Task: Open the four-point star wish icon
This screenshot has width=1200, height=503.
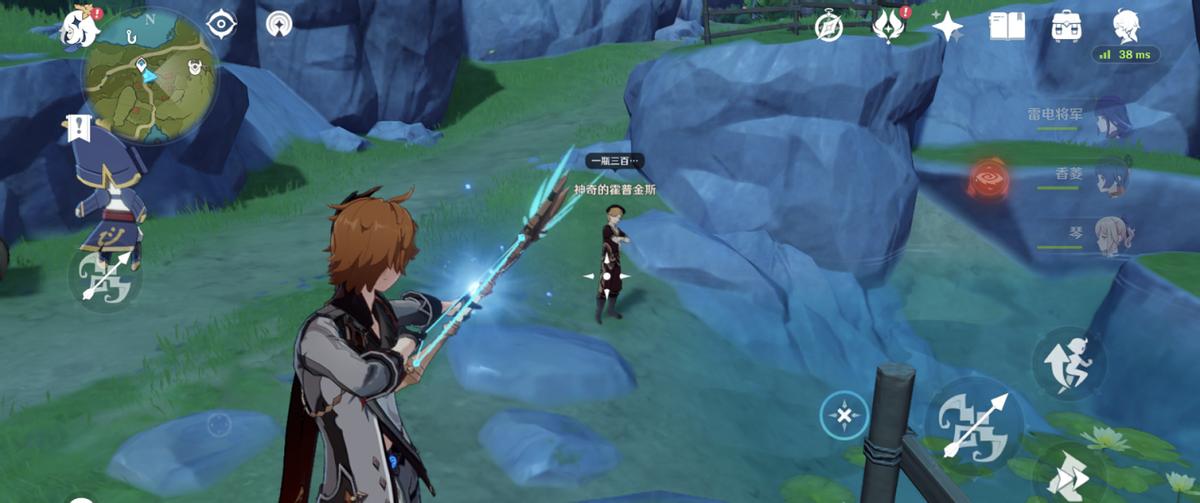Action: click(947, 26)
